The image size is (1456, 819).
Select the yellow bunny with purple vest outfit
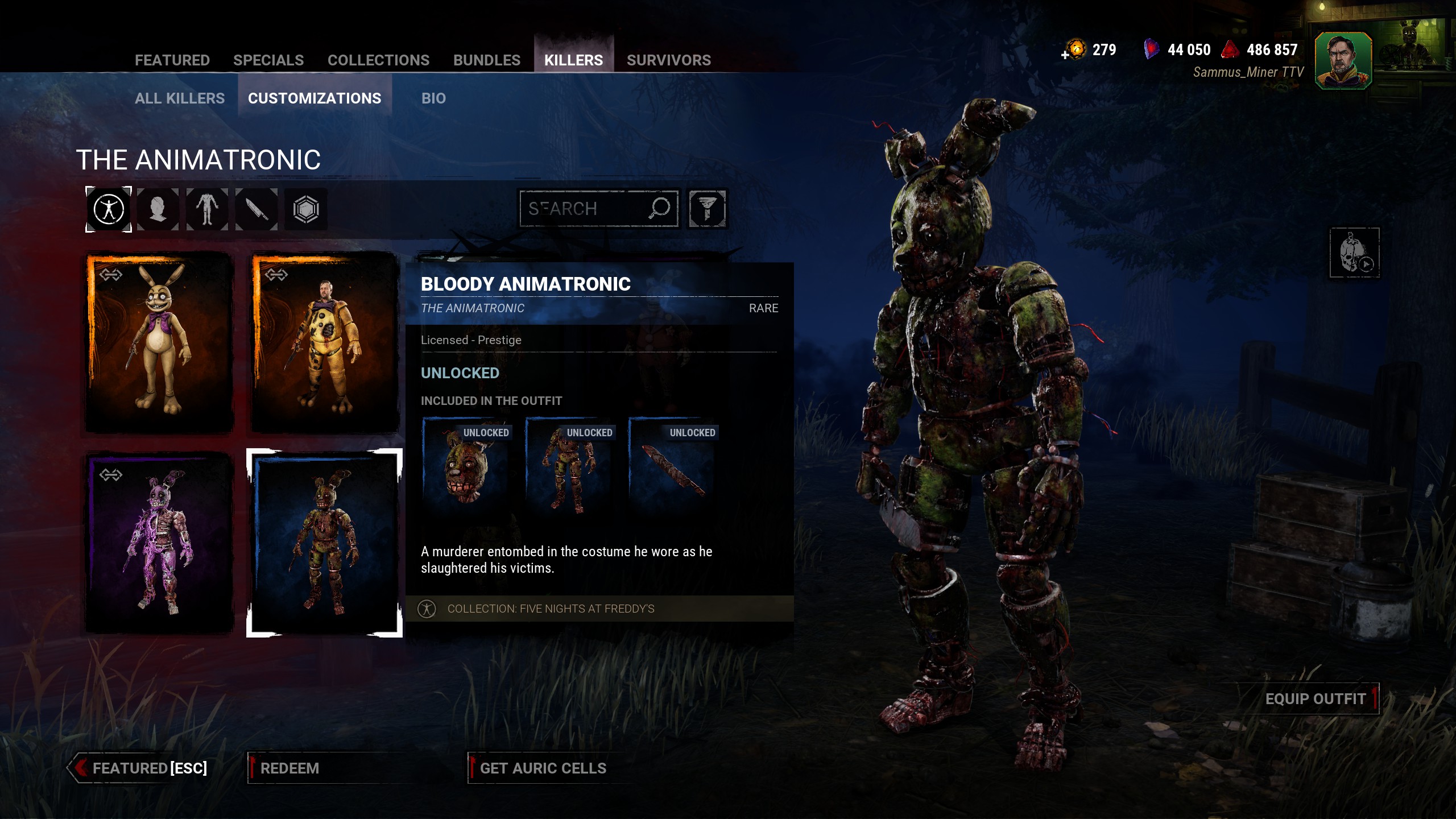[159, 342]
